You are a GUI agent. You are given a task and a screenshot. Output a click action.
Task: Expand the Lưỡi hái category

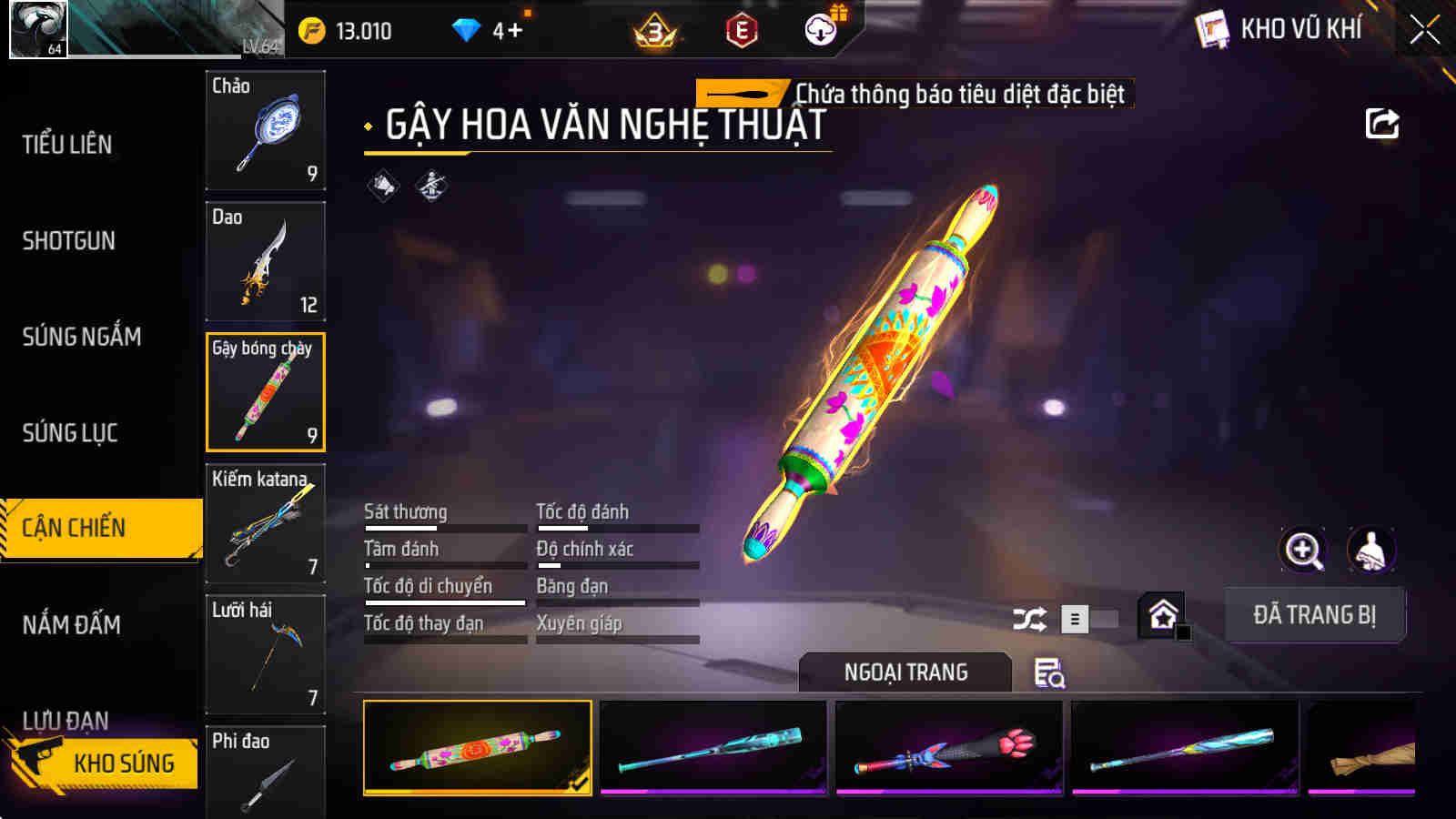click(x=265, y=655)
